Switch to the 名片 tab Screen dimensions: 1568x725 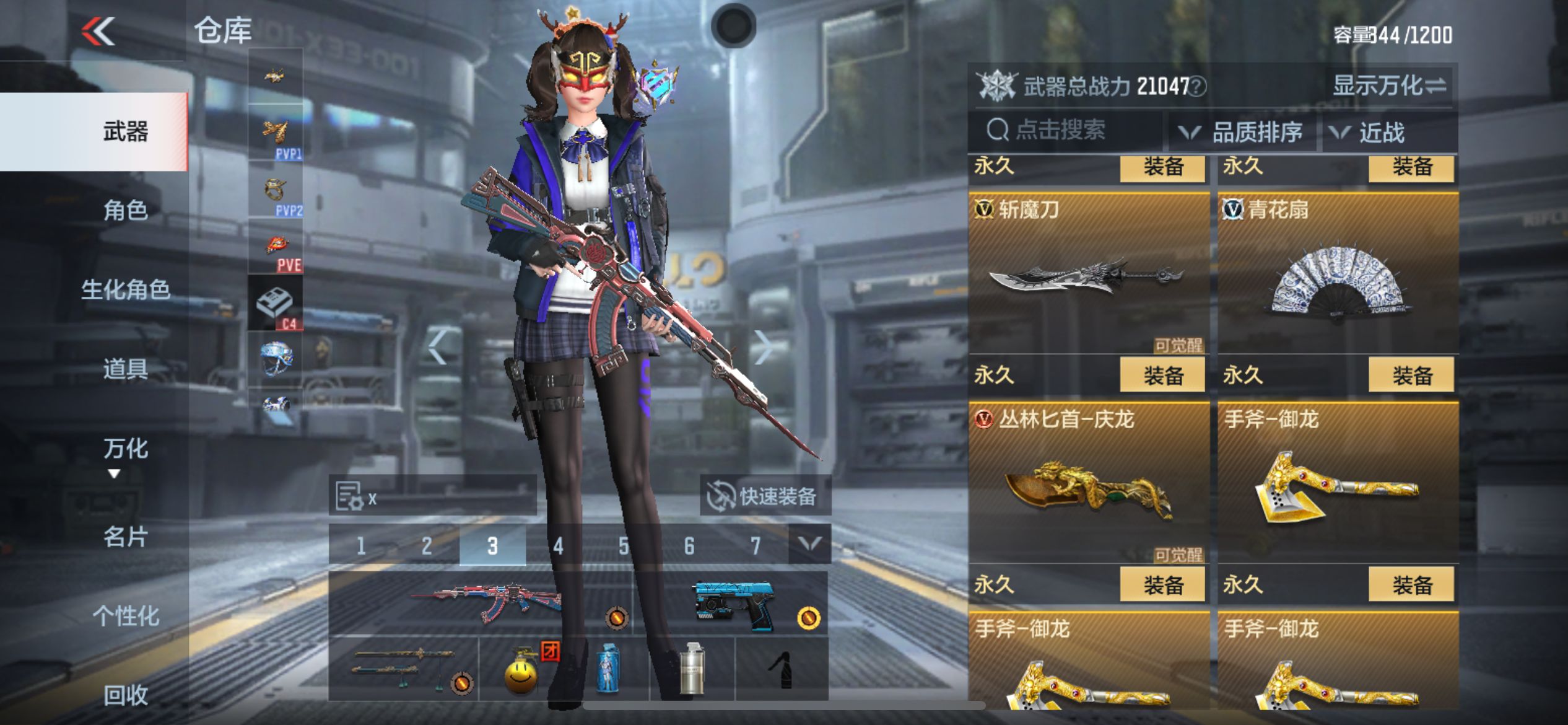125,537
